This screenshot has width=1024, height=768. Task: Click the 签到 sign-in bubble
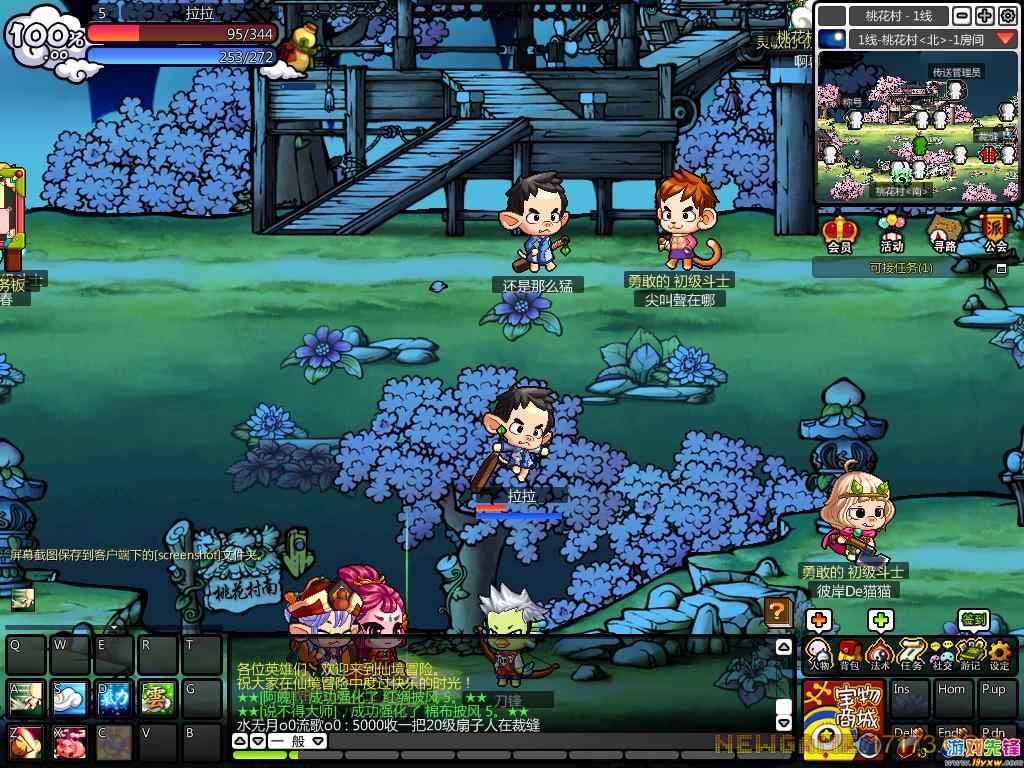(x=974, y=620)
